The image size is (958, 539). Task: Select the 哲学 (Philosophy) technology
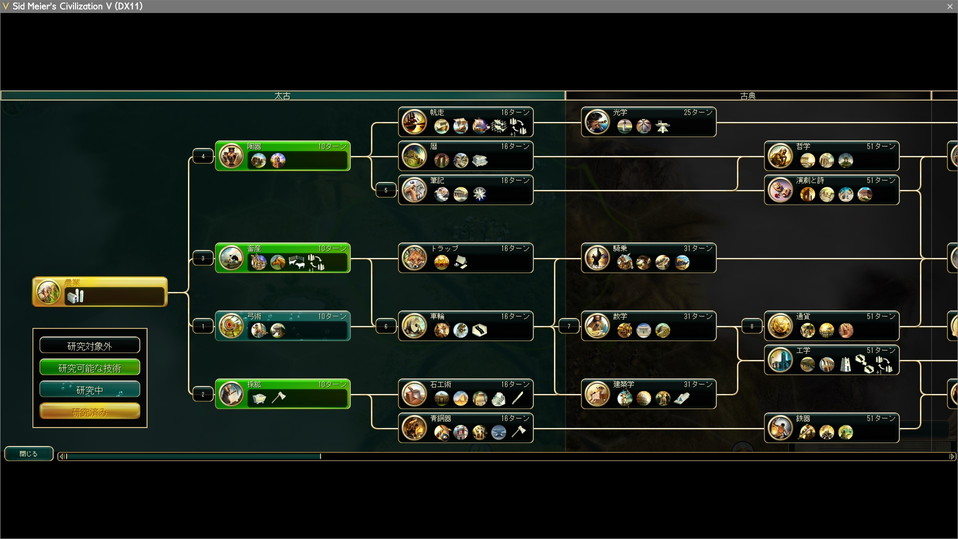click(x=832, y=156)
